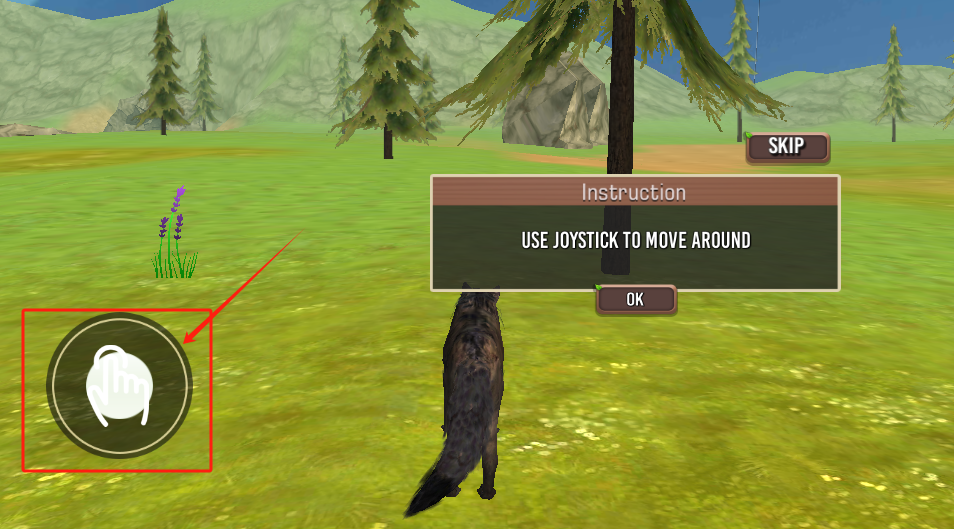Image resolution: width=954 pixels, height=529 pixels.
Task: Confirm the instruction by clicking OK
Action: [635, 299]
